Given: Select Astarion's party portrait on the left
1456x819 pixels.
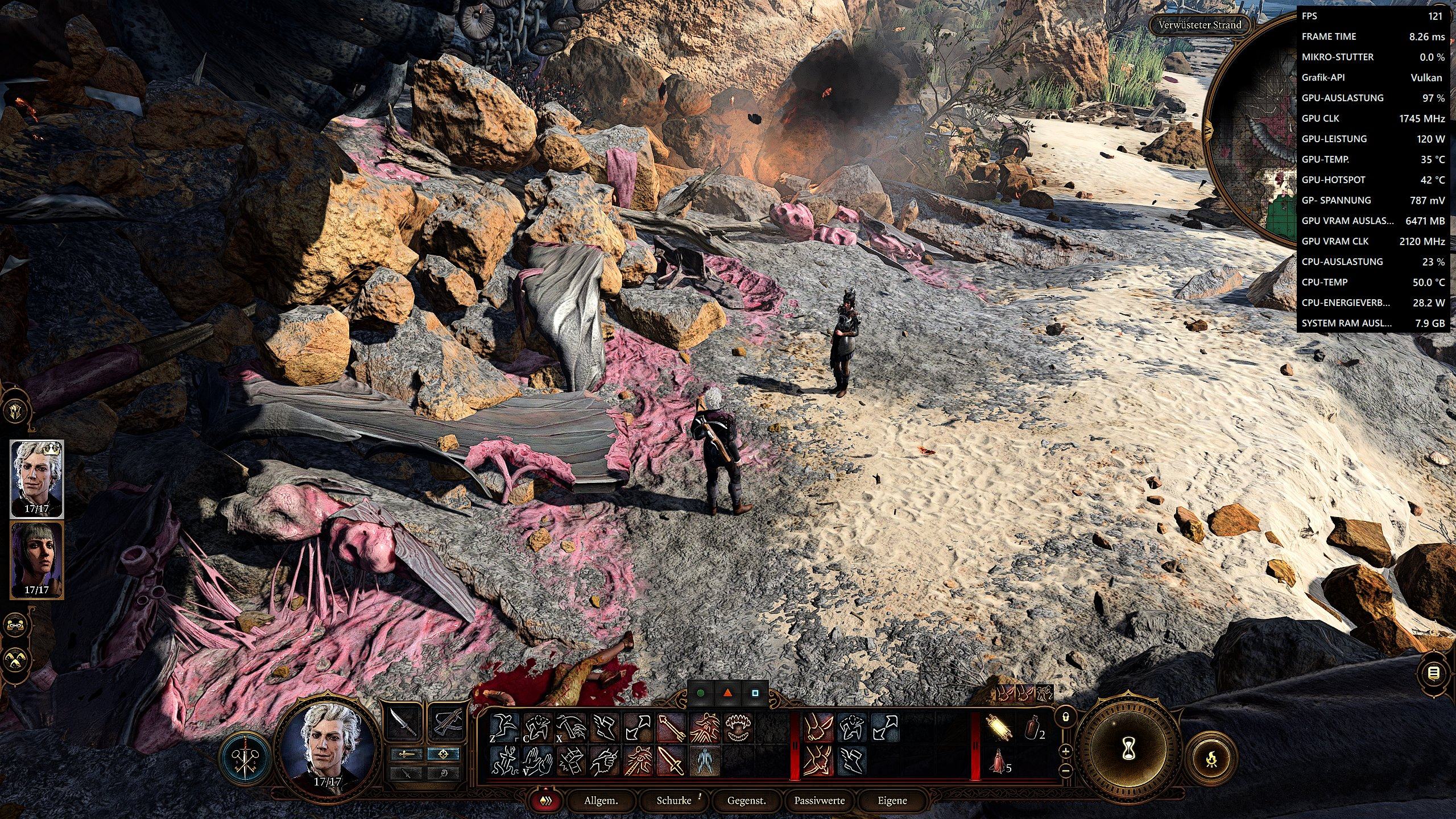Looking at the screenshot, I should coord(37,479).
